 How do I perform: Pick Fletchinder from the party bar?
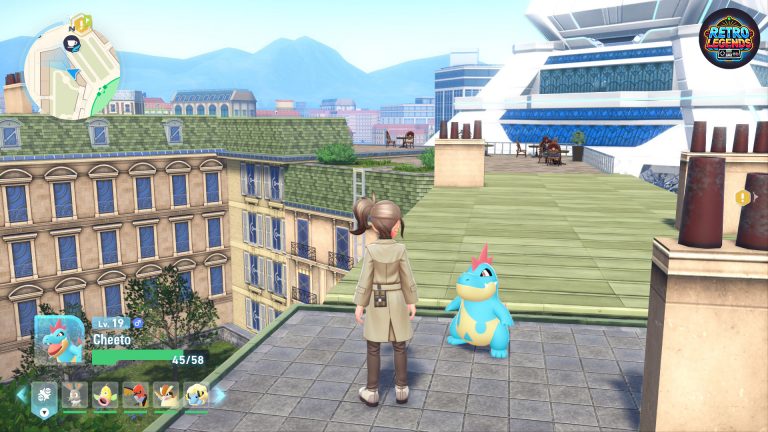click(134, 395)
